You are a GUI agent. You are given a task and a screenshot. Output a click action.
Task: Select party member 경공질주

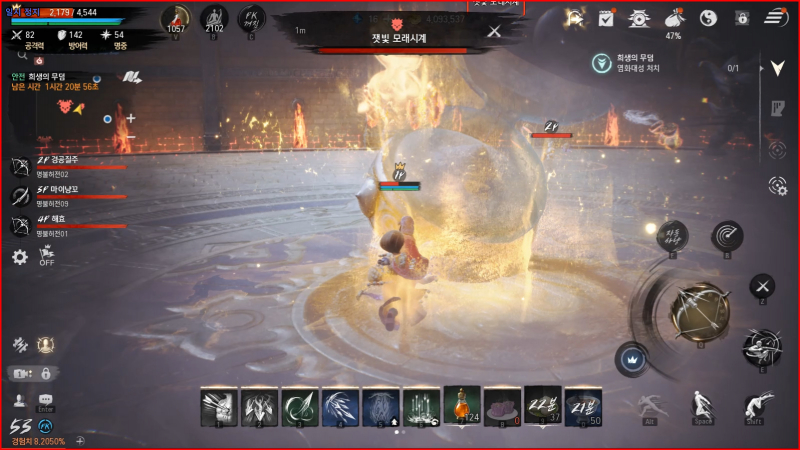click(70, 165)
